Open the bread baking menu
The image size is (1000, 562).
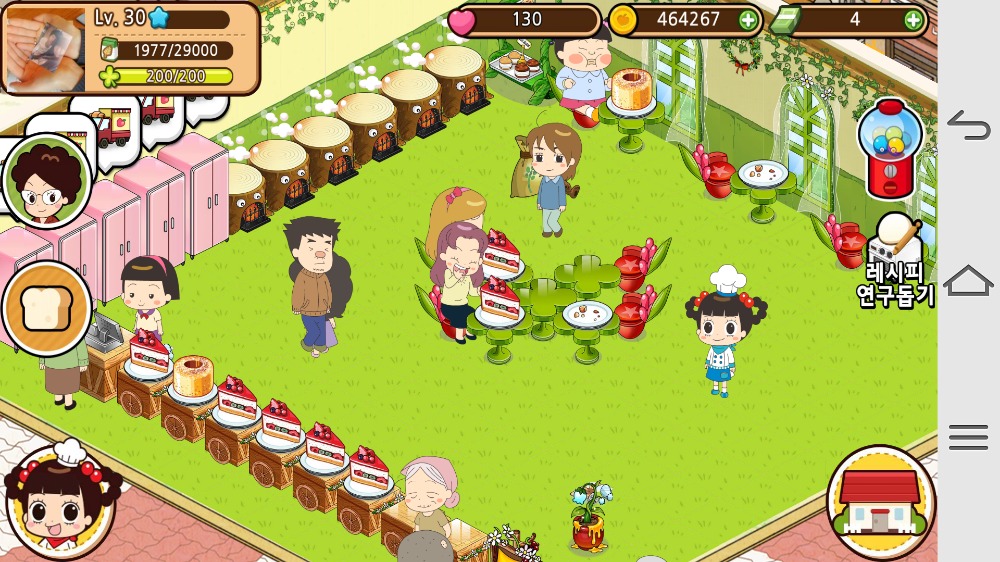pos(45,308)
